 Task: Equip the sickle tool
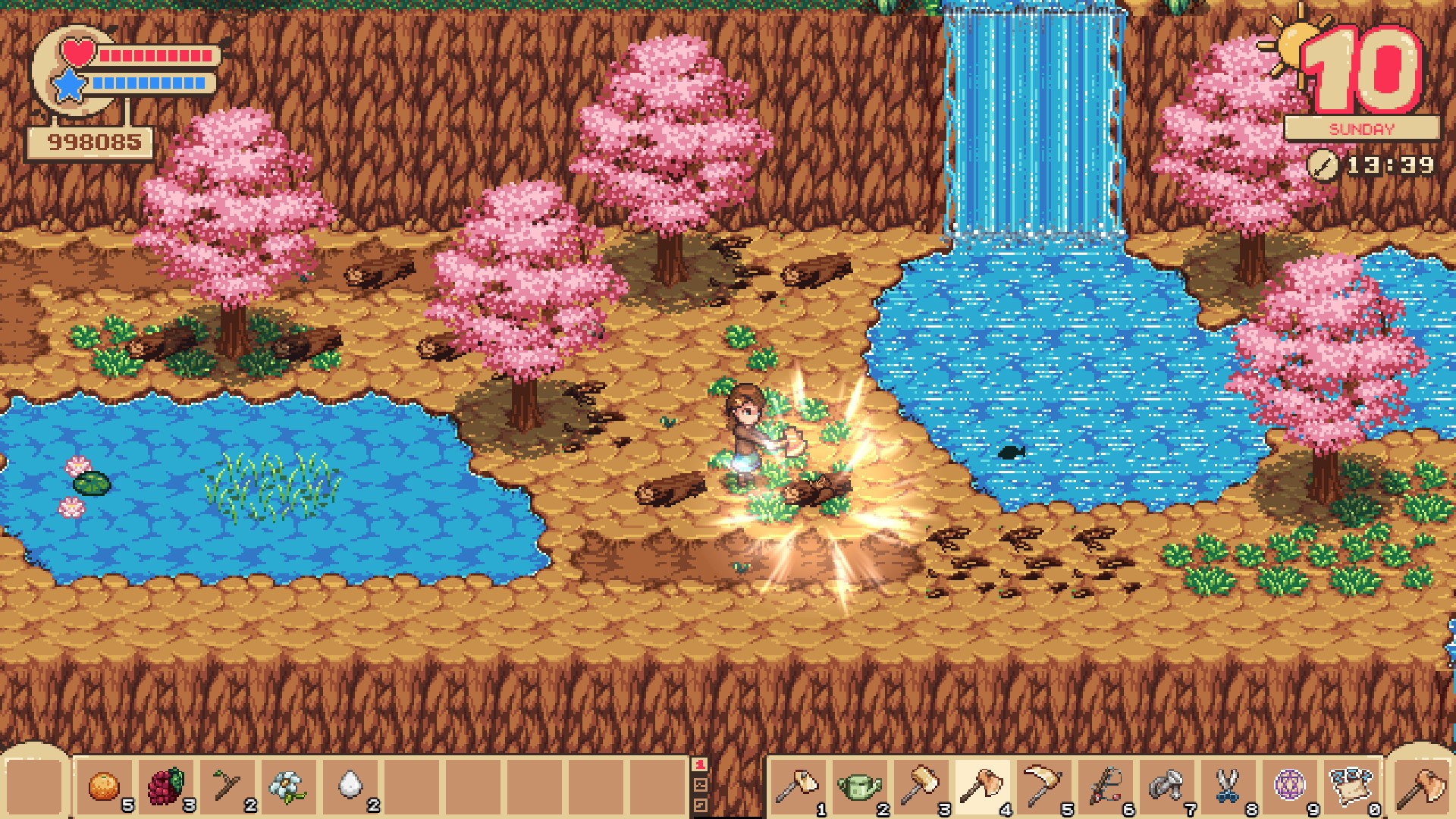[1042, 787]
